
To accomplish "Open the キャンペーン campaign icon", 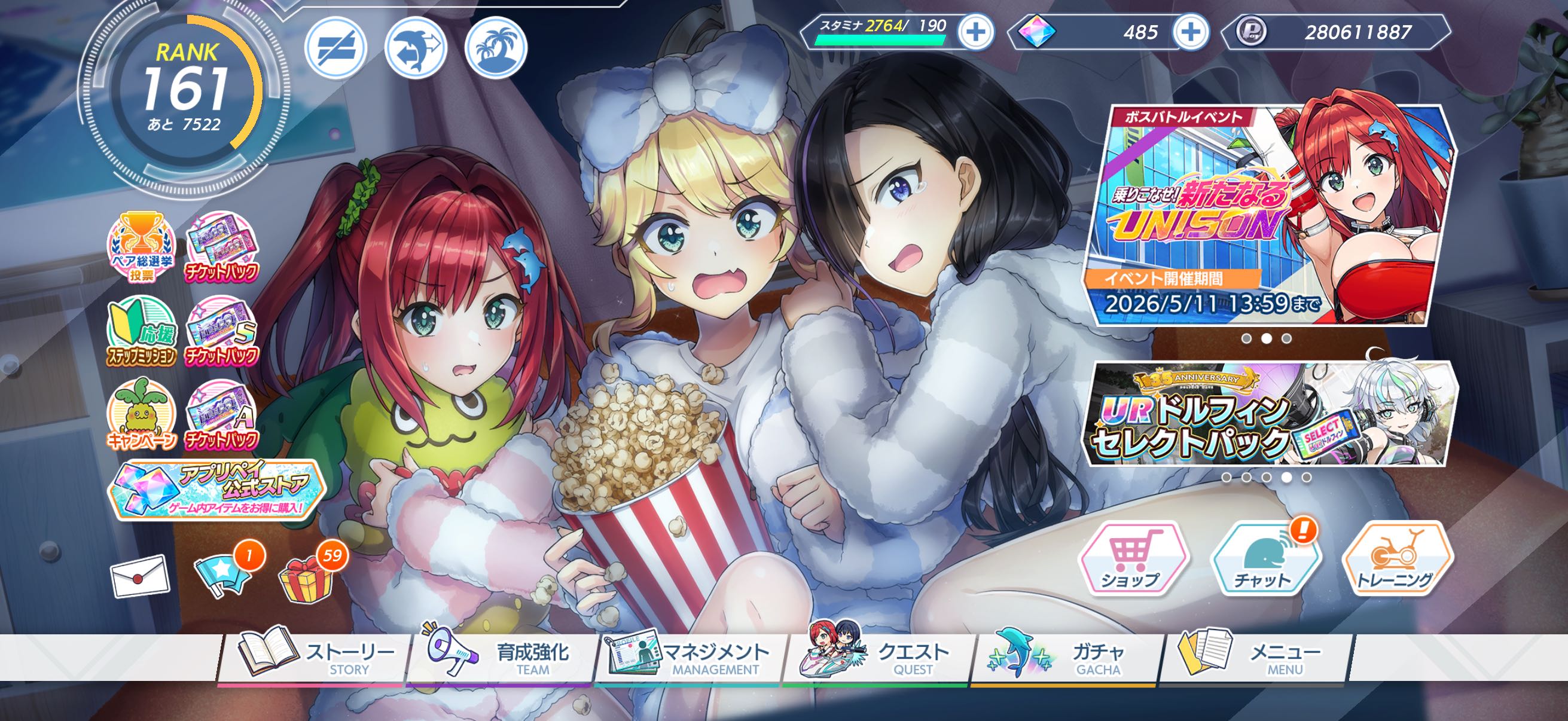I will tap(142, 415).
